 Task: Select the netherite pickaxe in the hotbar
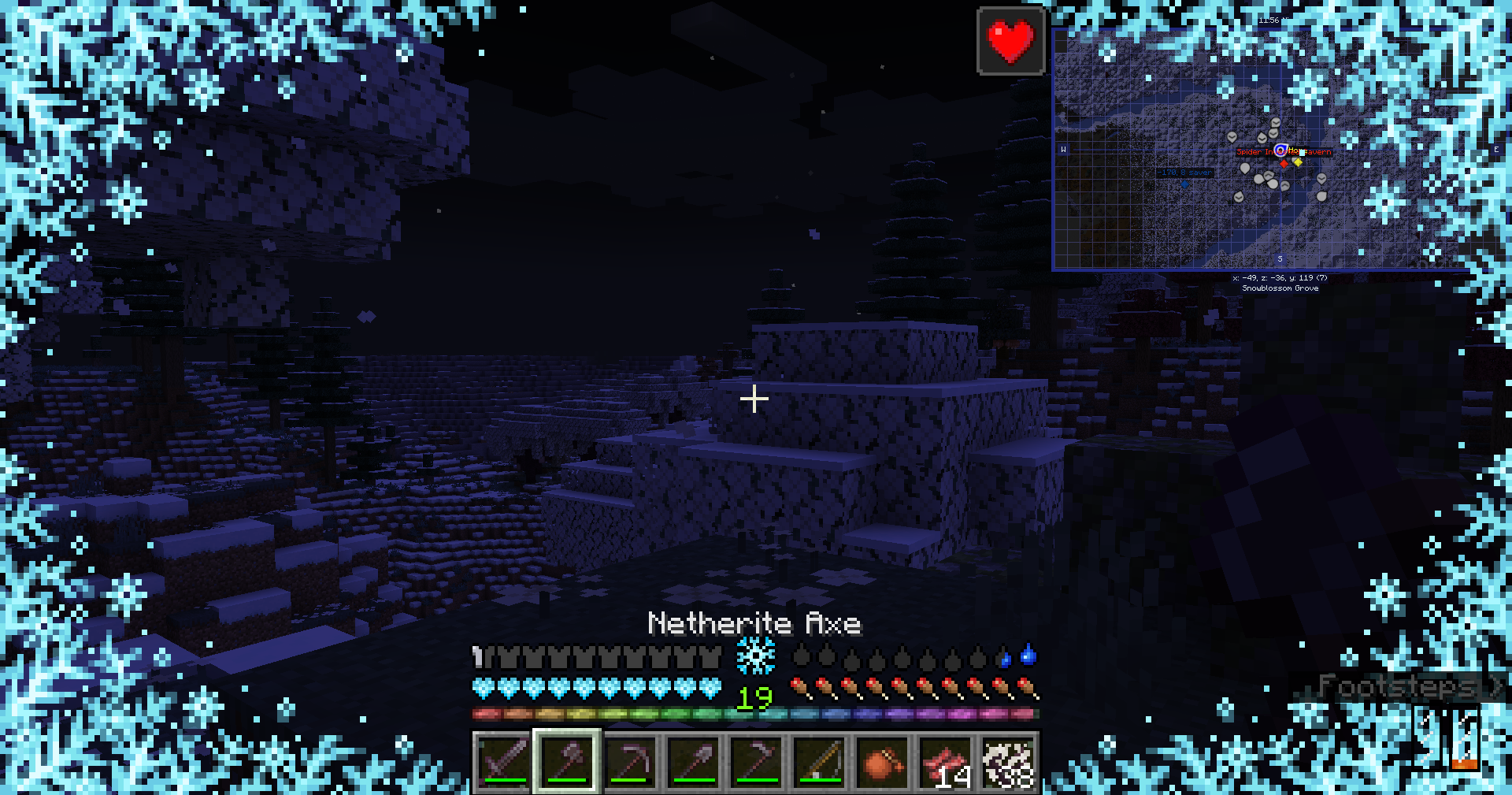(x=629, y=761)
